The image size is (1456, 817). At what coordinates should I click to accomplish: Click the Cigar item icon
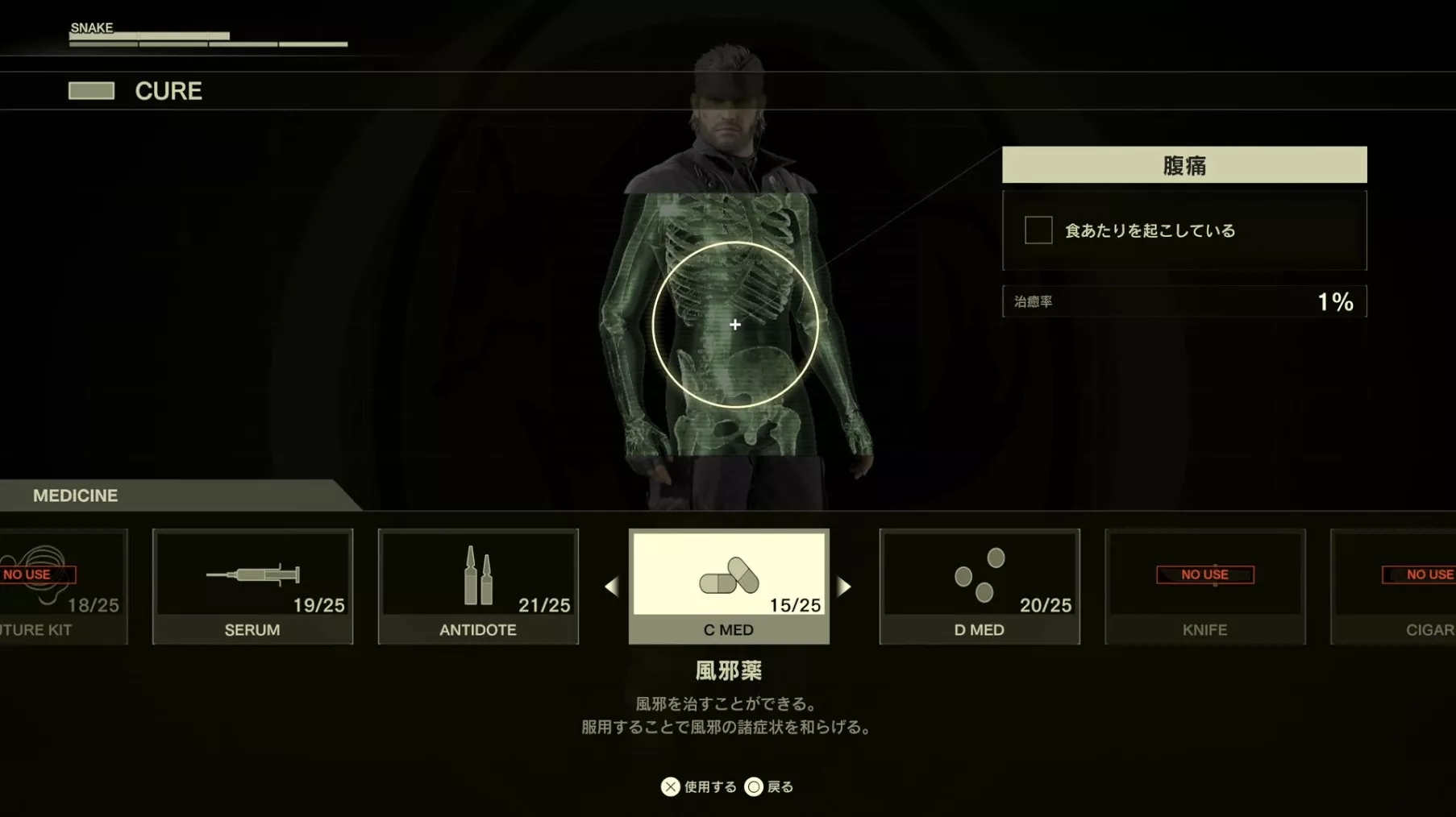pyautogui.click(x=1427, y=587)
